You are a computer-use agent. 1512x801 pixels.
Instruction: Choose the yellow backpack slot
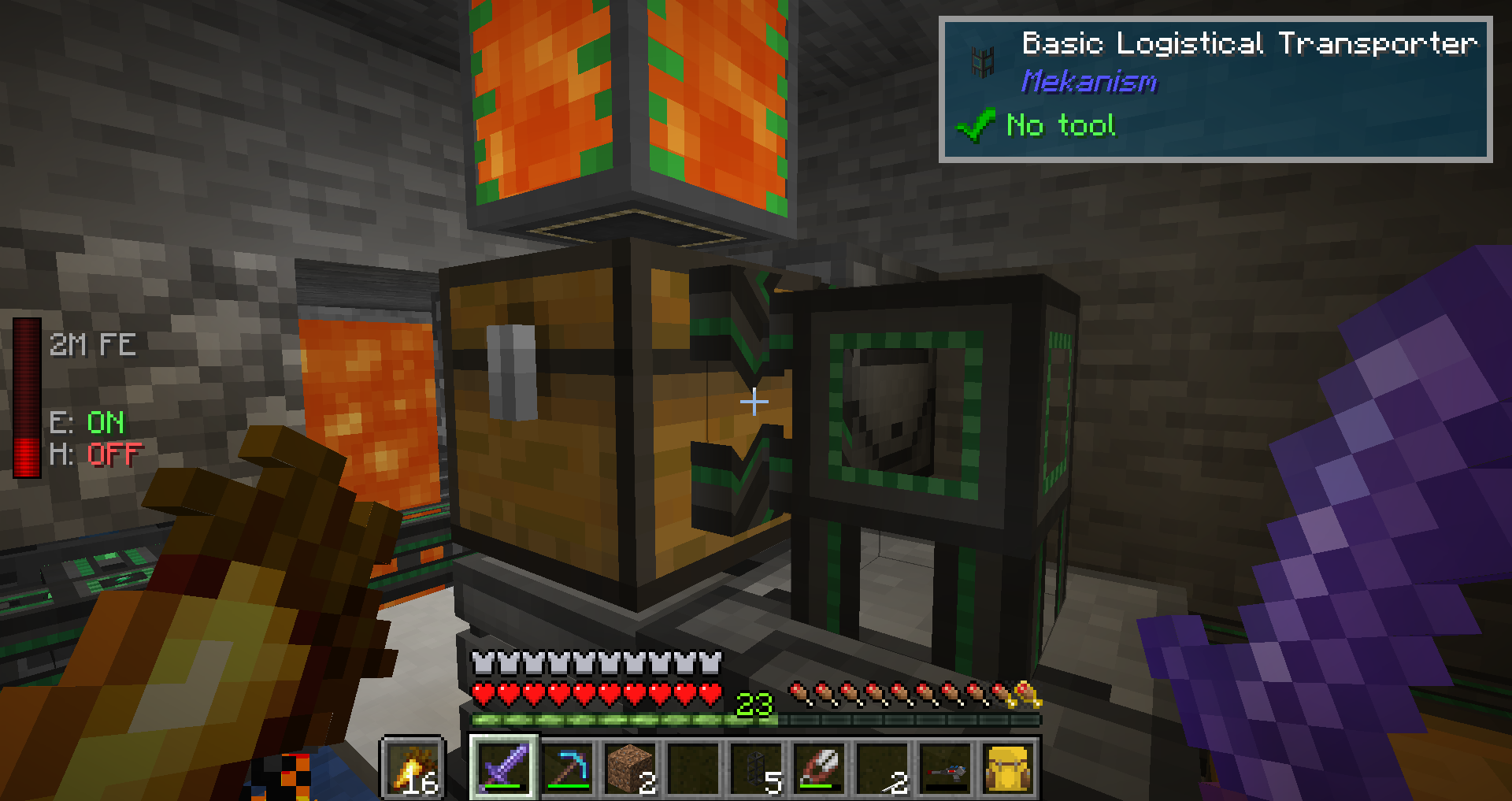(1009, 767)
